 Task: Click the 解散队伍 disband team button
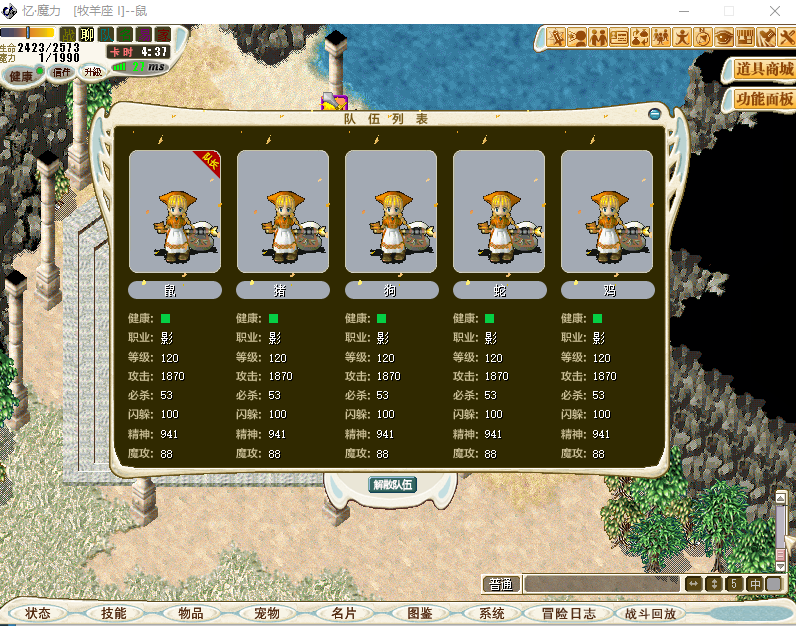coord(393,485)
